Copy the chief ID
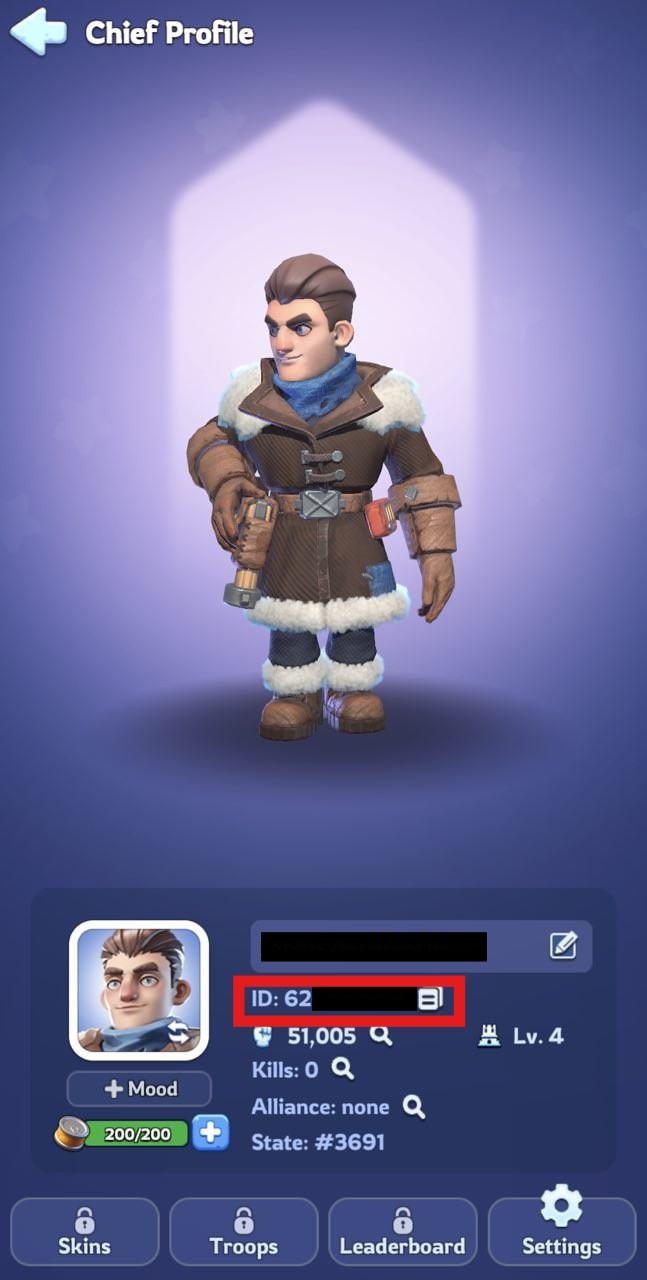The height and width of the screenshot is (1280, 647). pos(430,999)
